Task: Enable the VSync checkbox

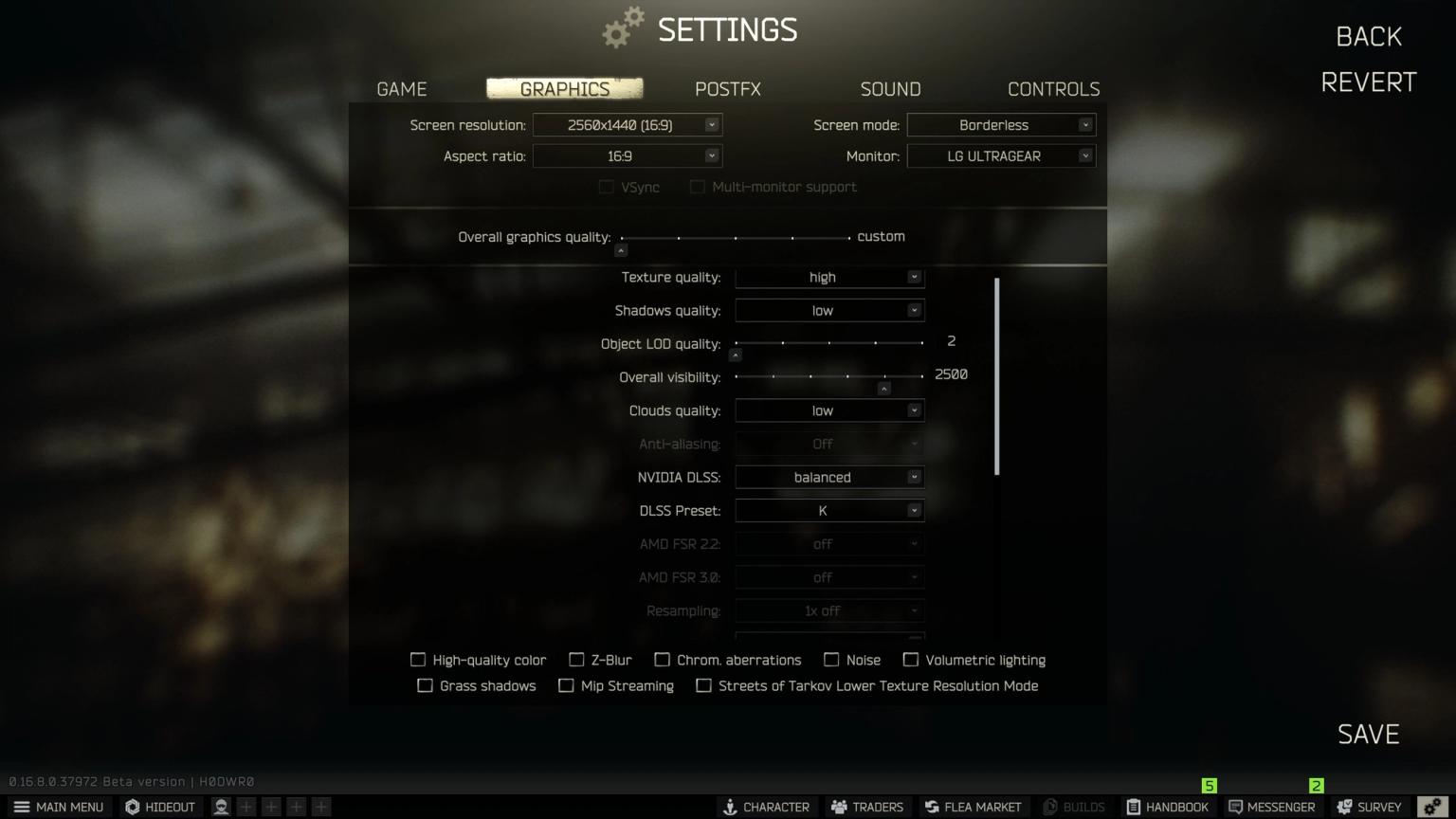Action: coord(607,187)
